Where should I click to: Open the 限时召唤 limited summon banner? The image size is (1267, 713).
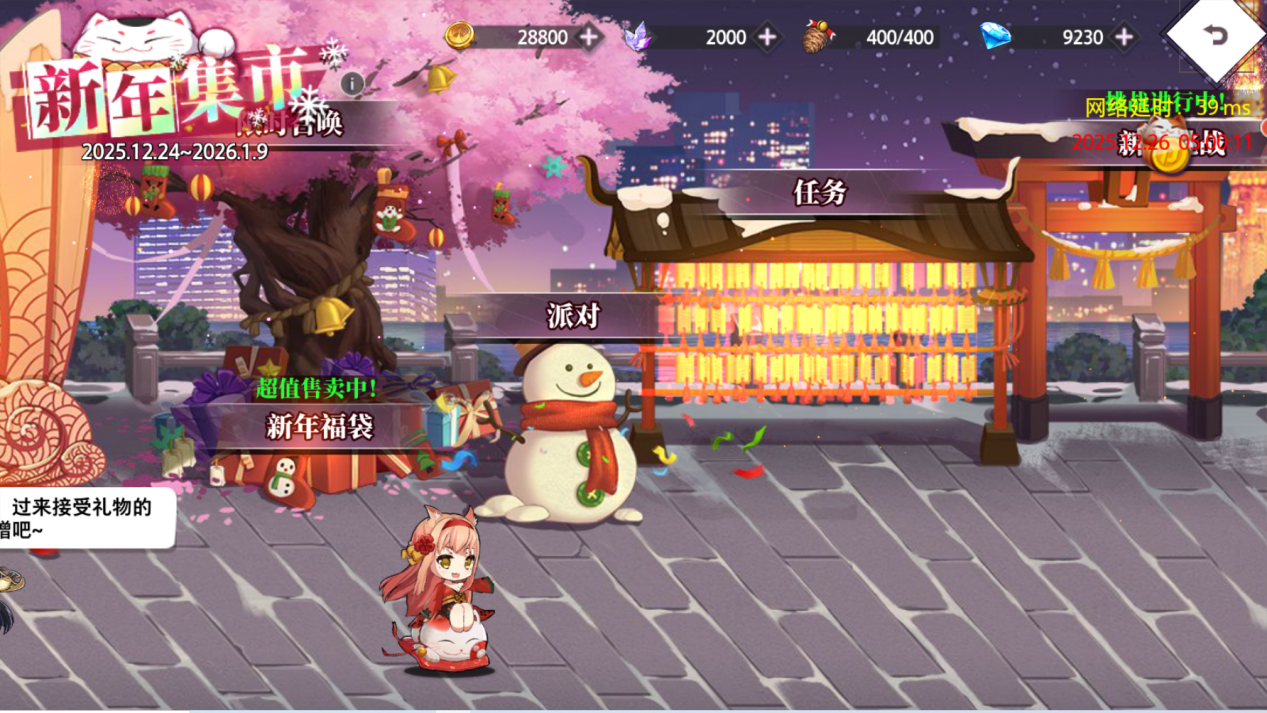point(300,123)
